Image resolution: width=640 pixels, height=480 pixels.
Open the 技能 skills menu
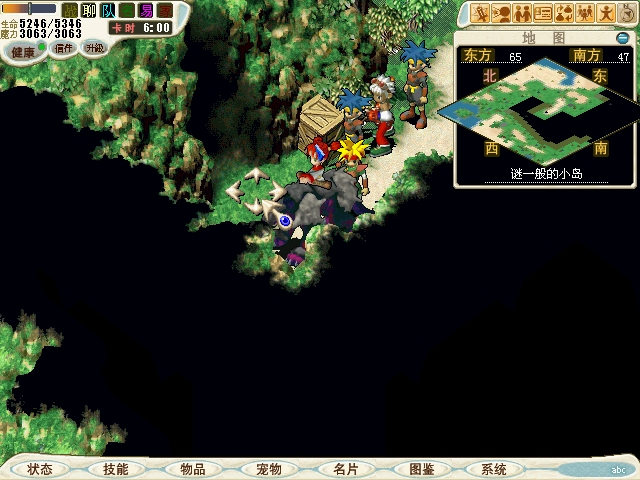[x=115, y=469]
